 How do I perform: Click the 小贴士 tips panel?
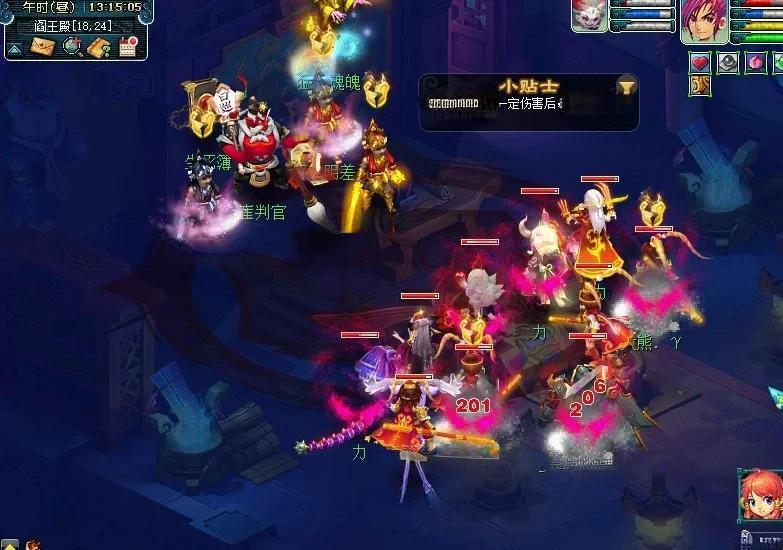[528, 102]
